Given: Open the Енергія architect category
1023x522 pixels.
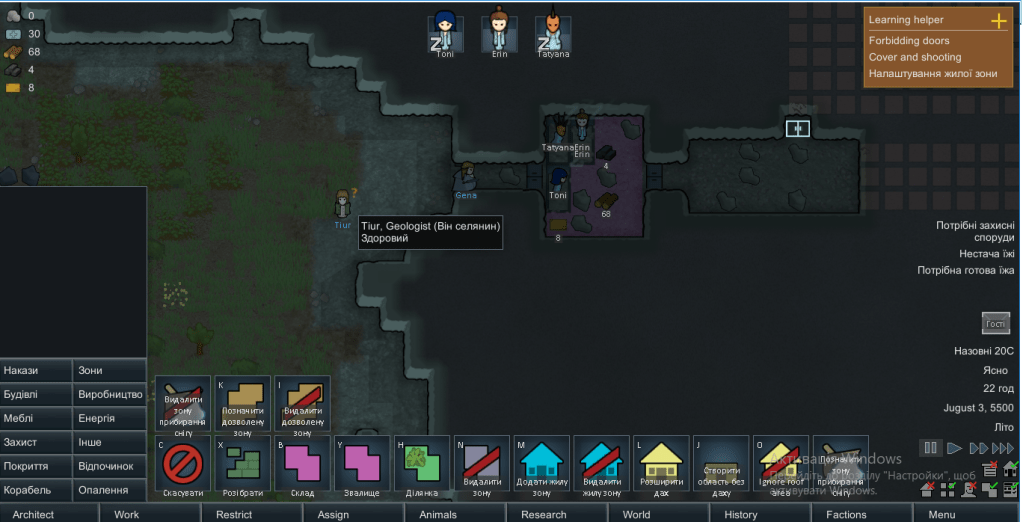Looking at the screenshot, I should [110, 418].
